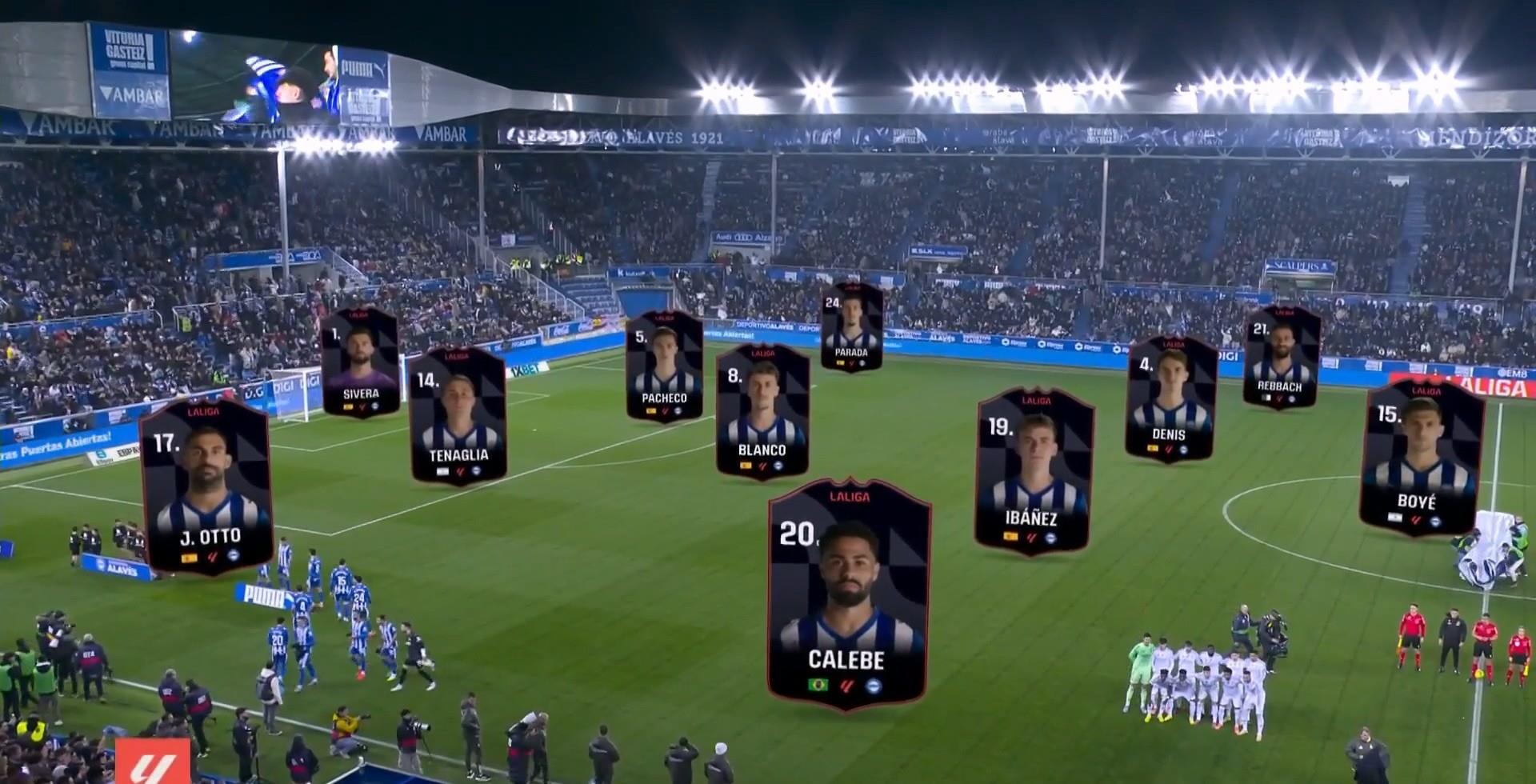
Task: Click the red LaLiga logo badge
Action: [x=153, y=762]
